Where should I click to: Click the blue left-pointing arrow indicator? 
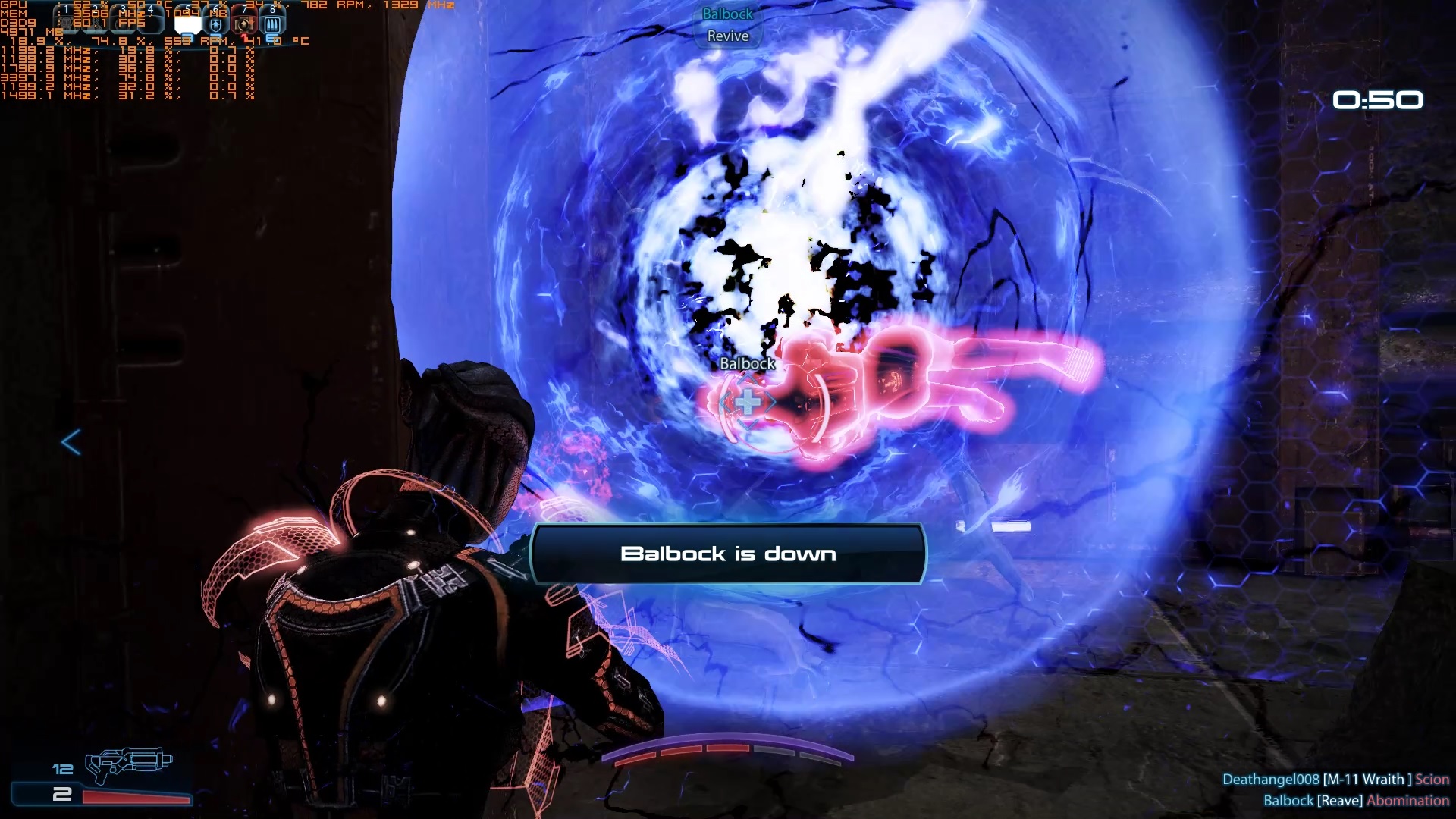click(x=71, y=442)
